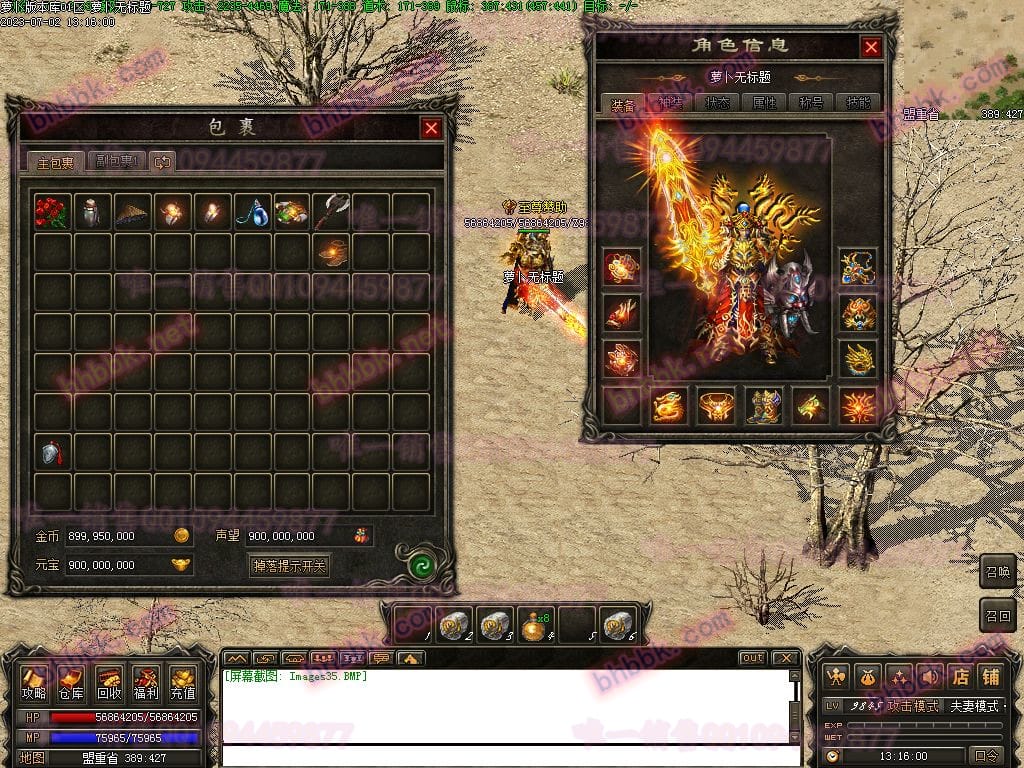Viewport: 1024px width, 768px height.
Task: Open the 属性 attributes tab
Action: click(x=764, y=103)
